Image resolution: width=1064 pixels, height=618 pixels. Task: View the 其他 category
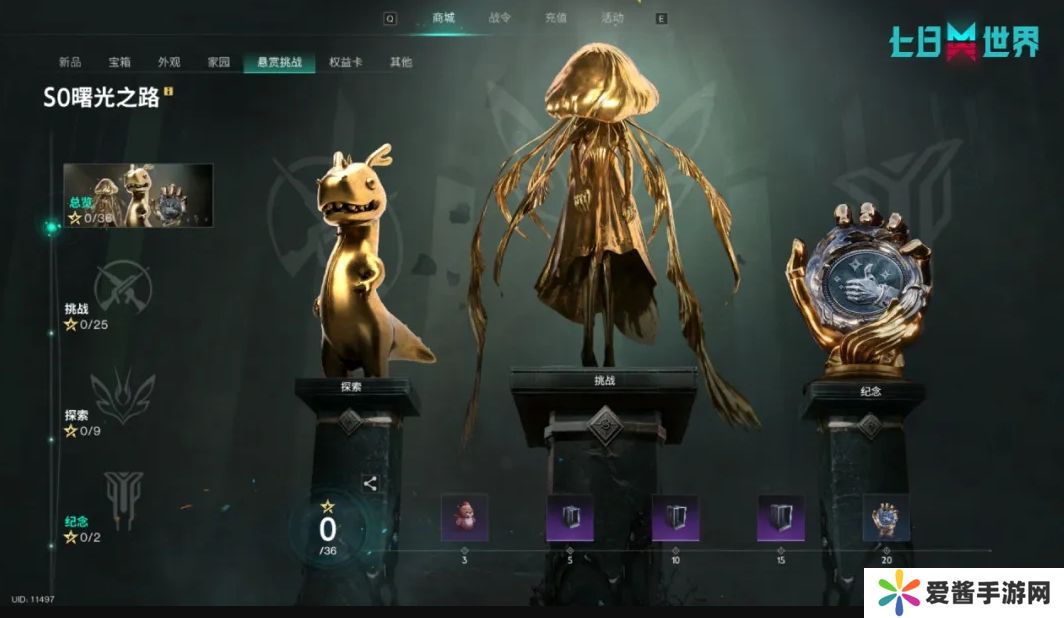401,62
